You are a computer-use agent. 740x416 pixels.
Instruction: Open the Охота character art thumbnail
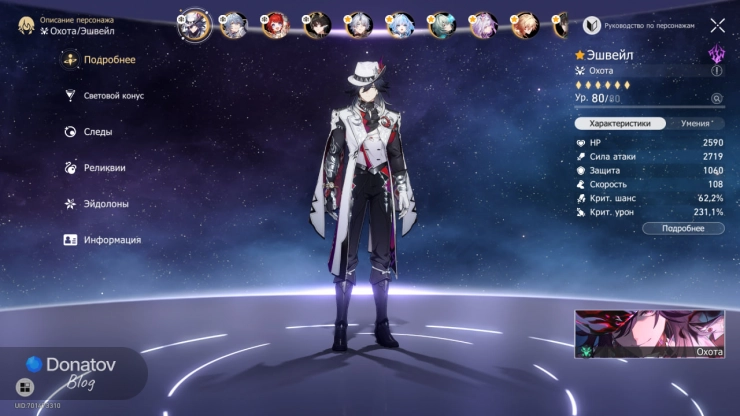coord(649,334)
